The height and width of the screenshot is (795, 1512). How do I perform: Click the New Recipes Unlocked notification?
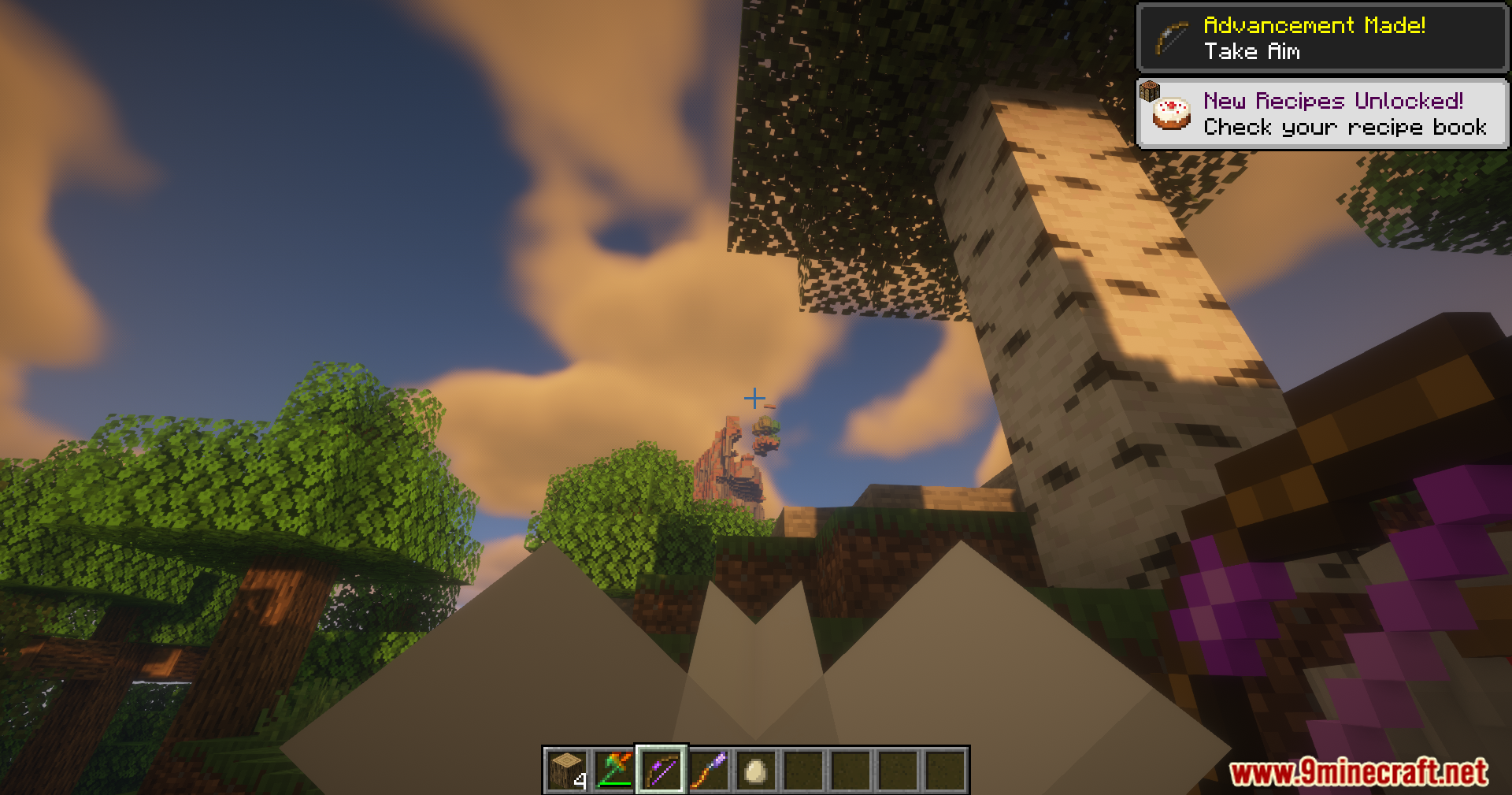click(1322, 113)
